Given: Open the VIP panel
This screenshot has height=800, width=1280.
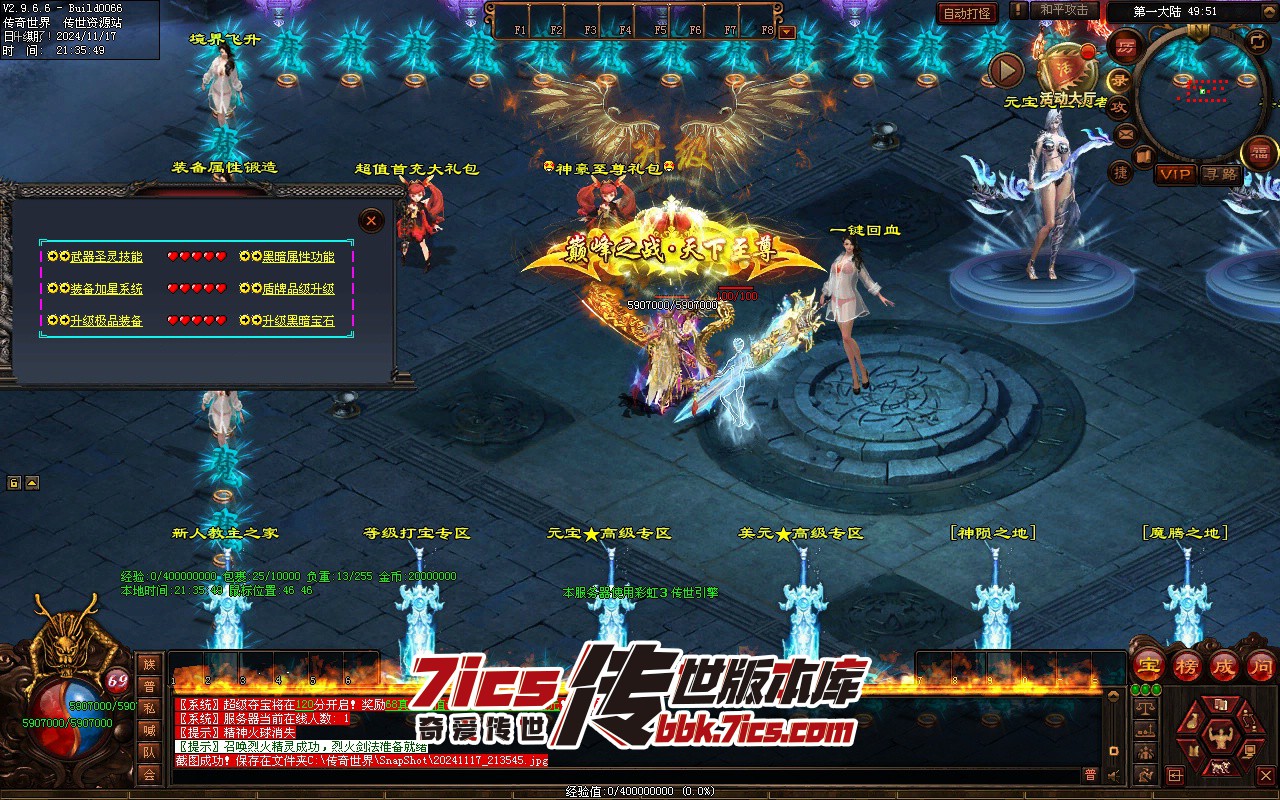Looking at the screenshot, I should pyautogui.click(x=1175, y=174).
